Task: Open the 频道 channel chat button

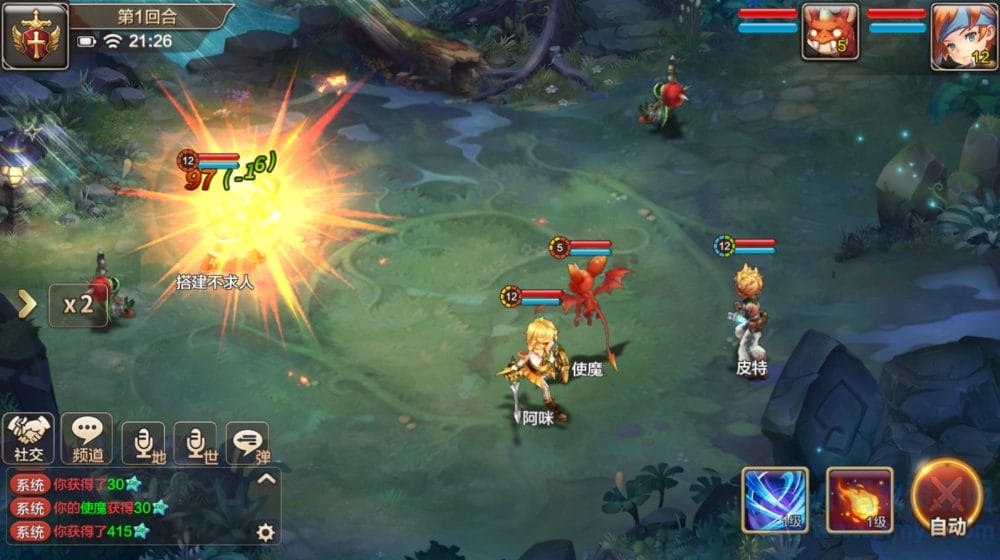Action: click(x=87, y=438)
